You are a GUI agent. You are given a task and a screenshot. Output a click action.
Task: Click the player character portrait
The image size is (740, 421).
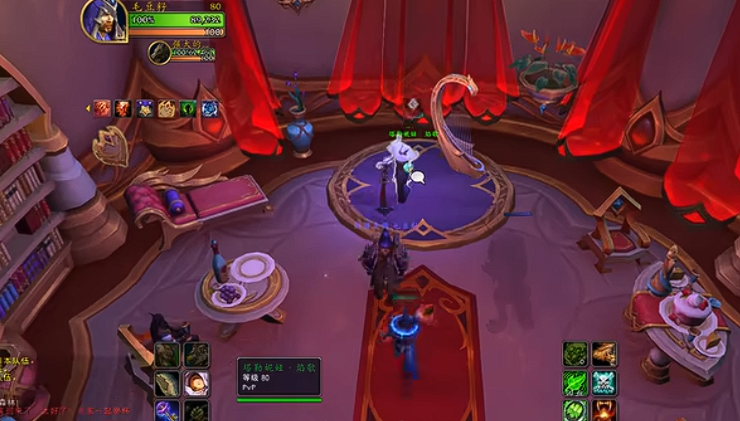(x=104, y=21)
